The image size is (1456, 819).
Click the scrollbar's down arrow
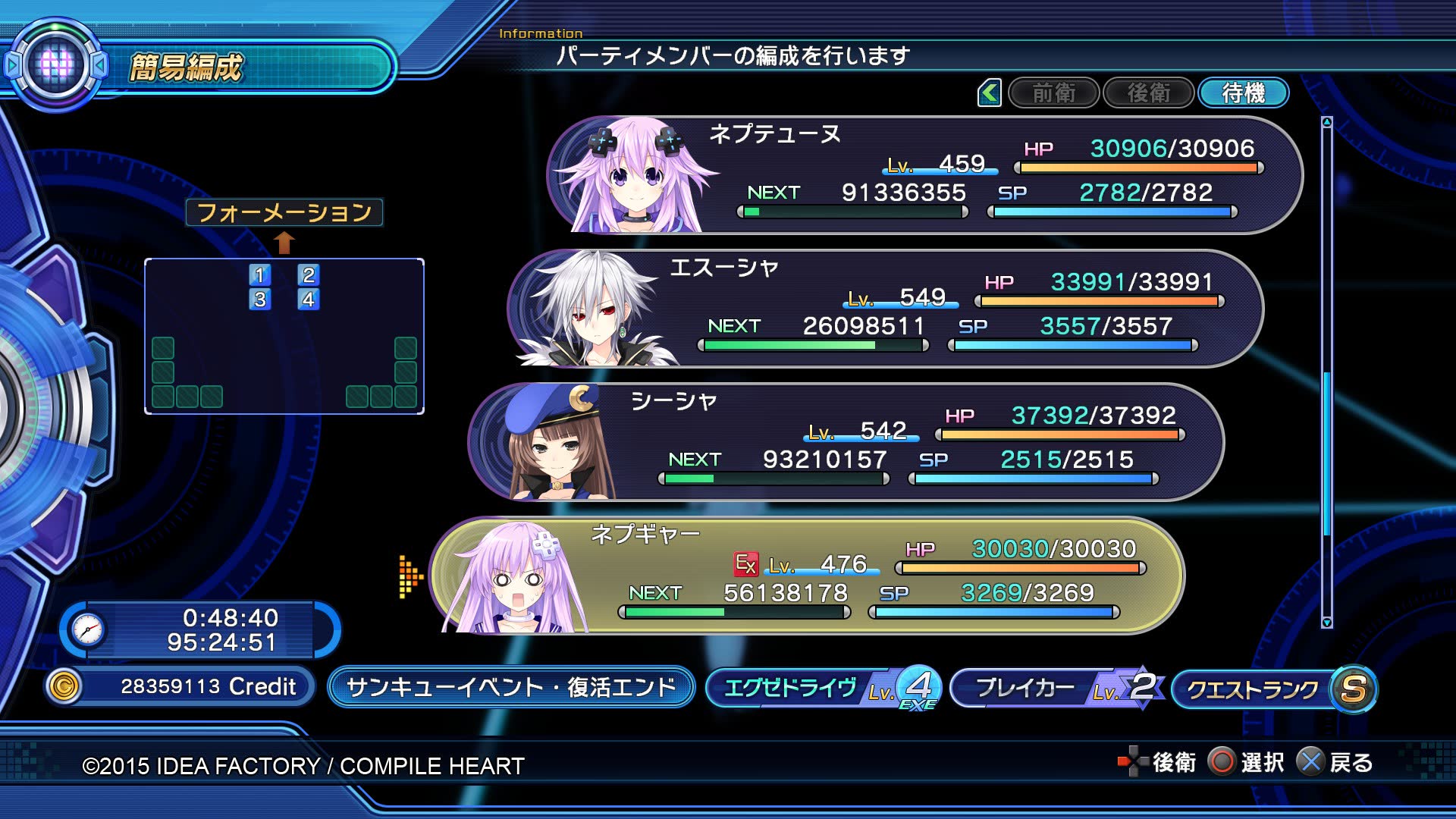(x=1326, y=623)
